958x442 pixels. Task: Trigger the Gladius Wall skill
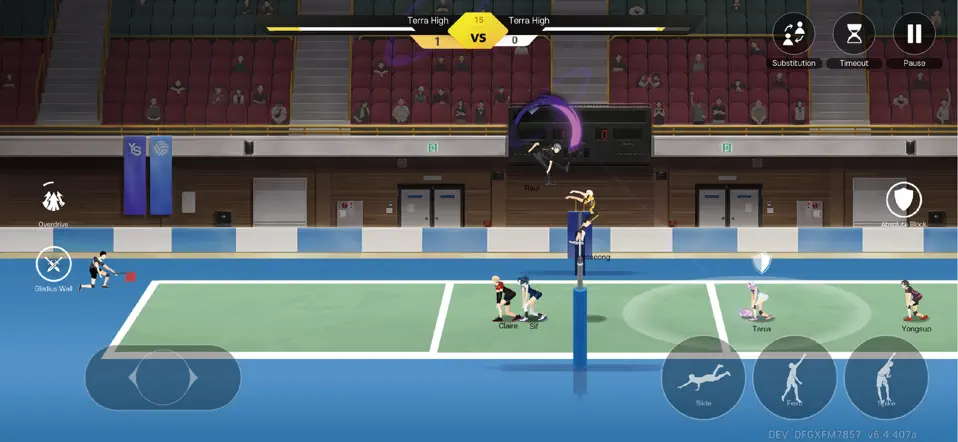[53, 265]
